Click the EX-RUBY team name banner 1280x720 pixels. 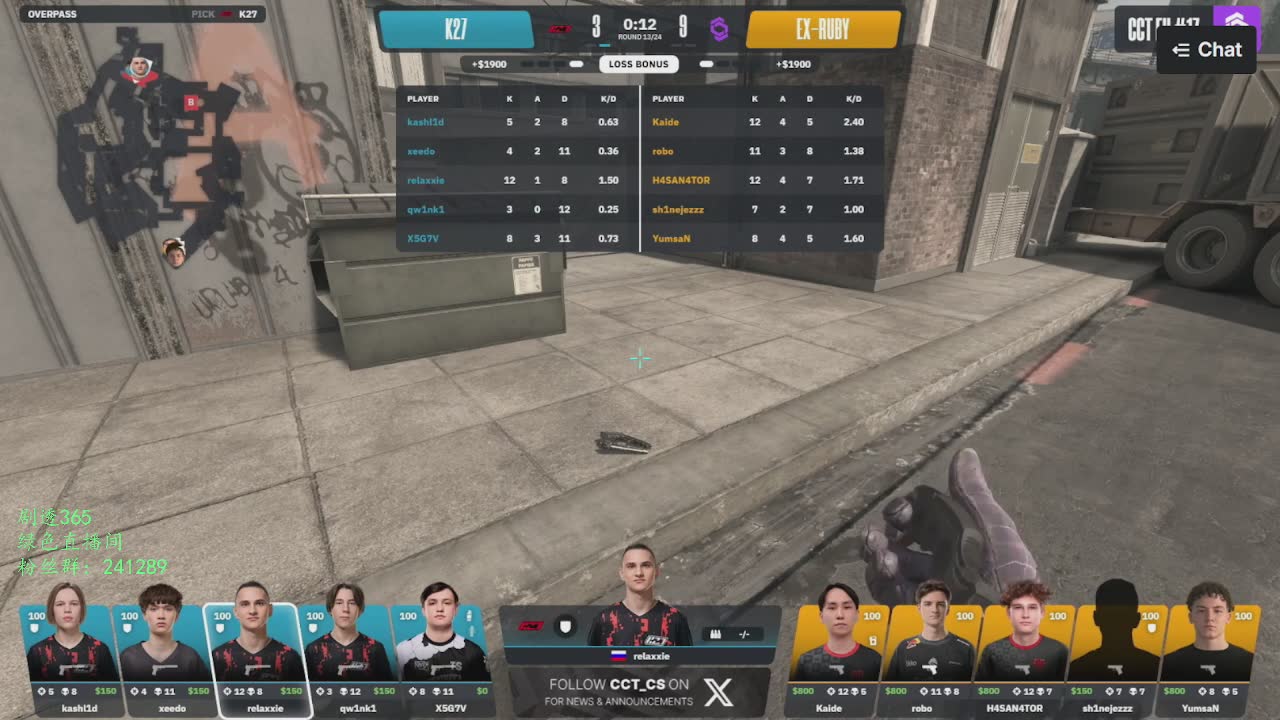(822, 29)
